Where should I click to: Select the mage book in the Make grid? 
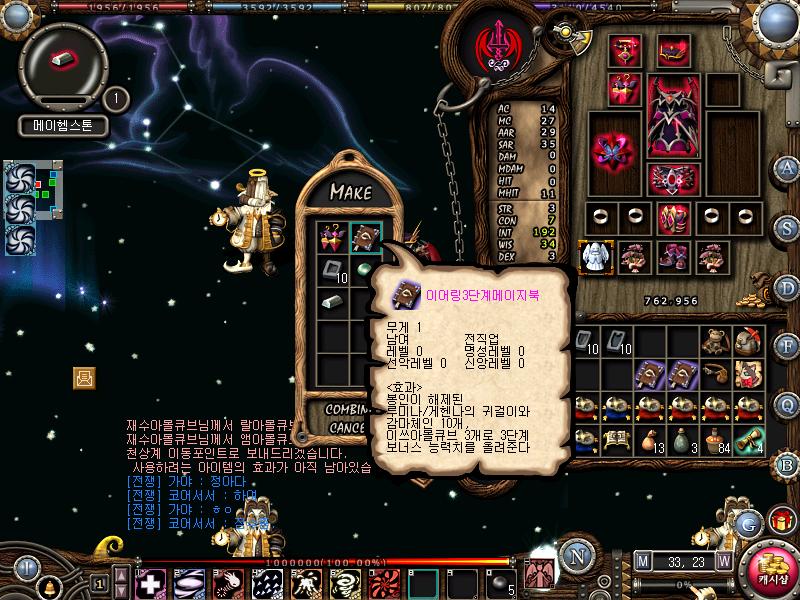(x=366, y=238)
